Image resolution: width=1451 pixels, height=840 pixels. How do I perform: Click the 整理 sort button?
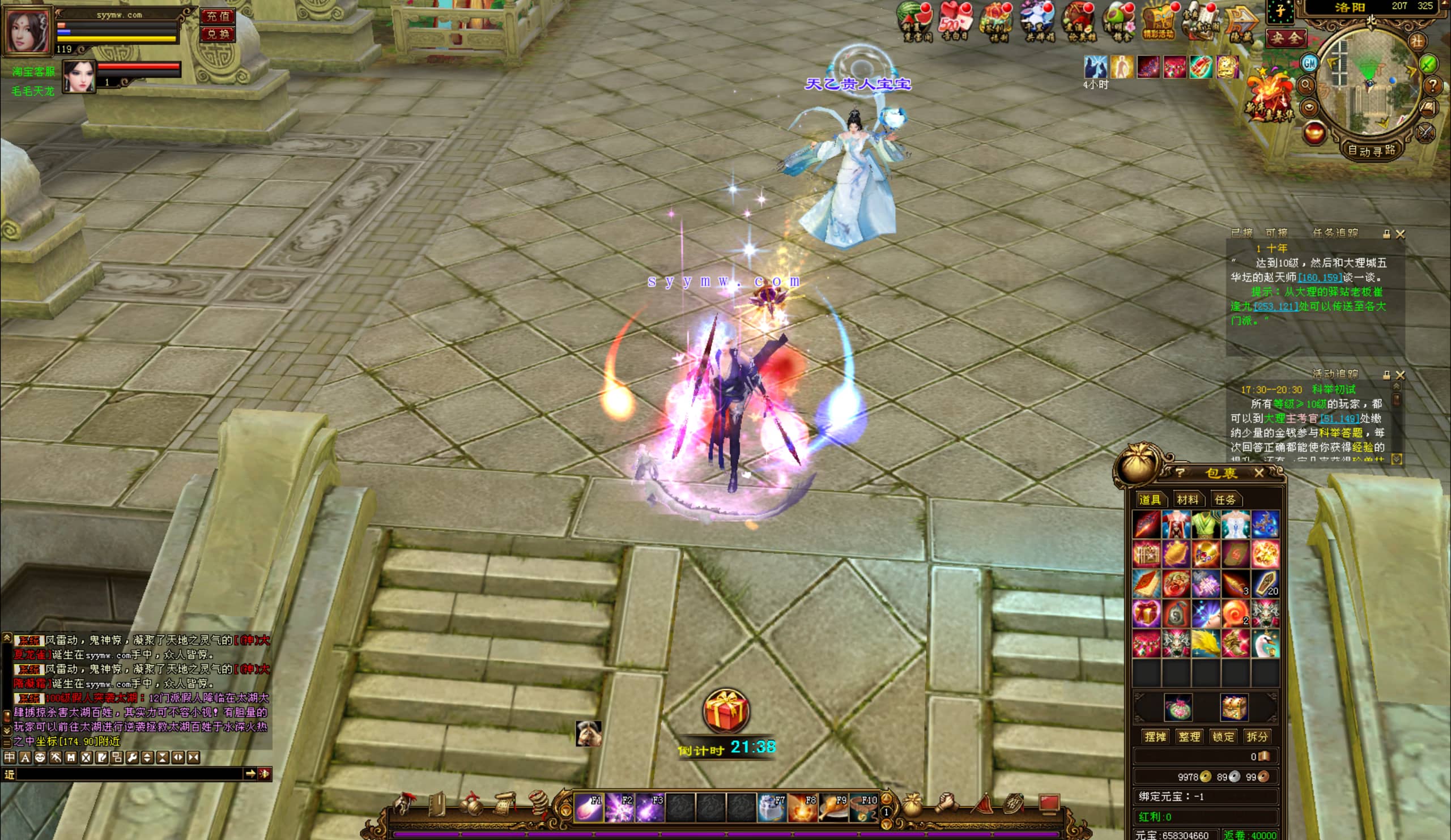pyautogui.click(x=1189, y=736)
